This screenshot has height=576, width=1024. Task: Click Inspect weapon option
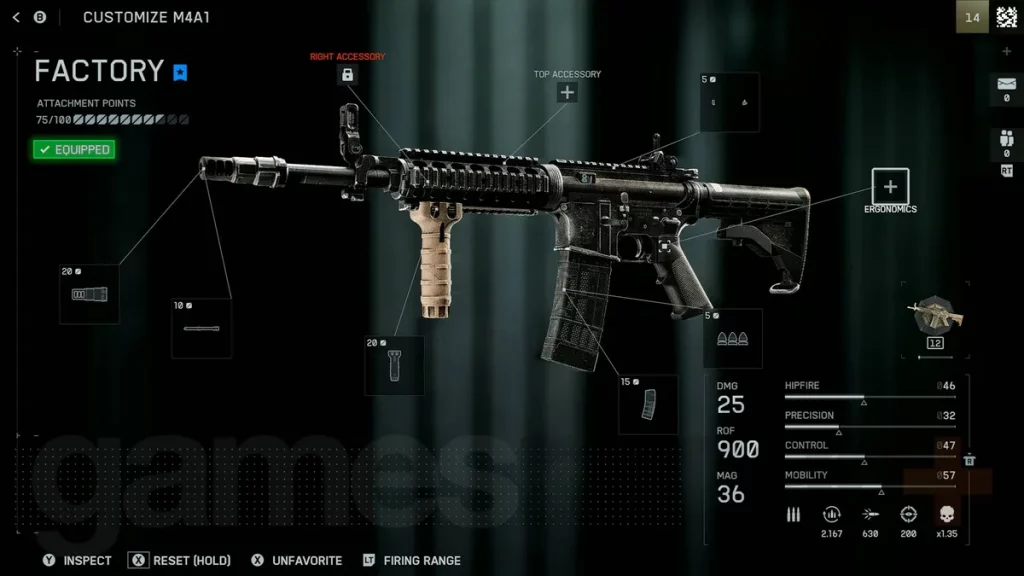tap(77, 560)
